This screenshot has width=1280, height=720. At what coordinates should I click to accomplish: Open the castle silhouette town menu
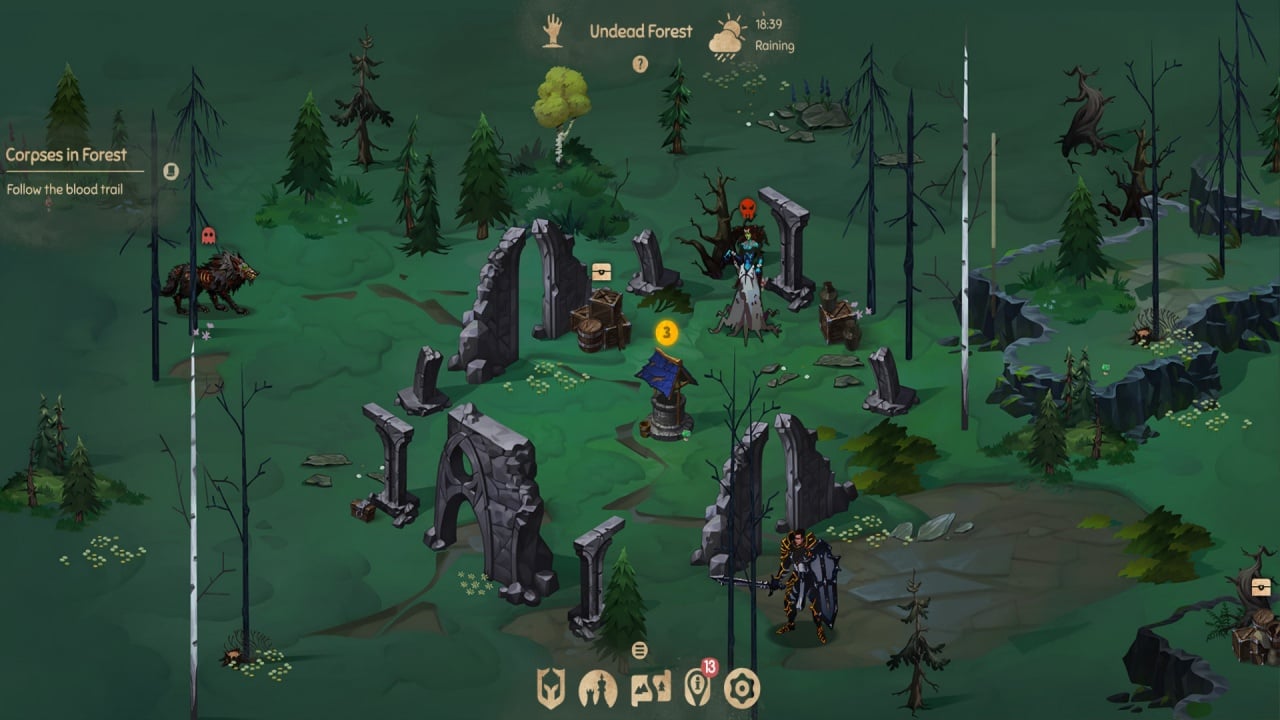coord(597,688)
